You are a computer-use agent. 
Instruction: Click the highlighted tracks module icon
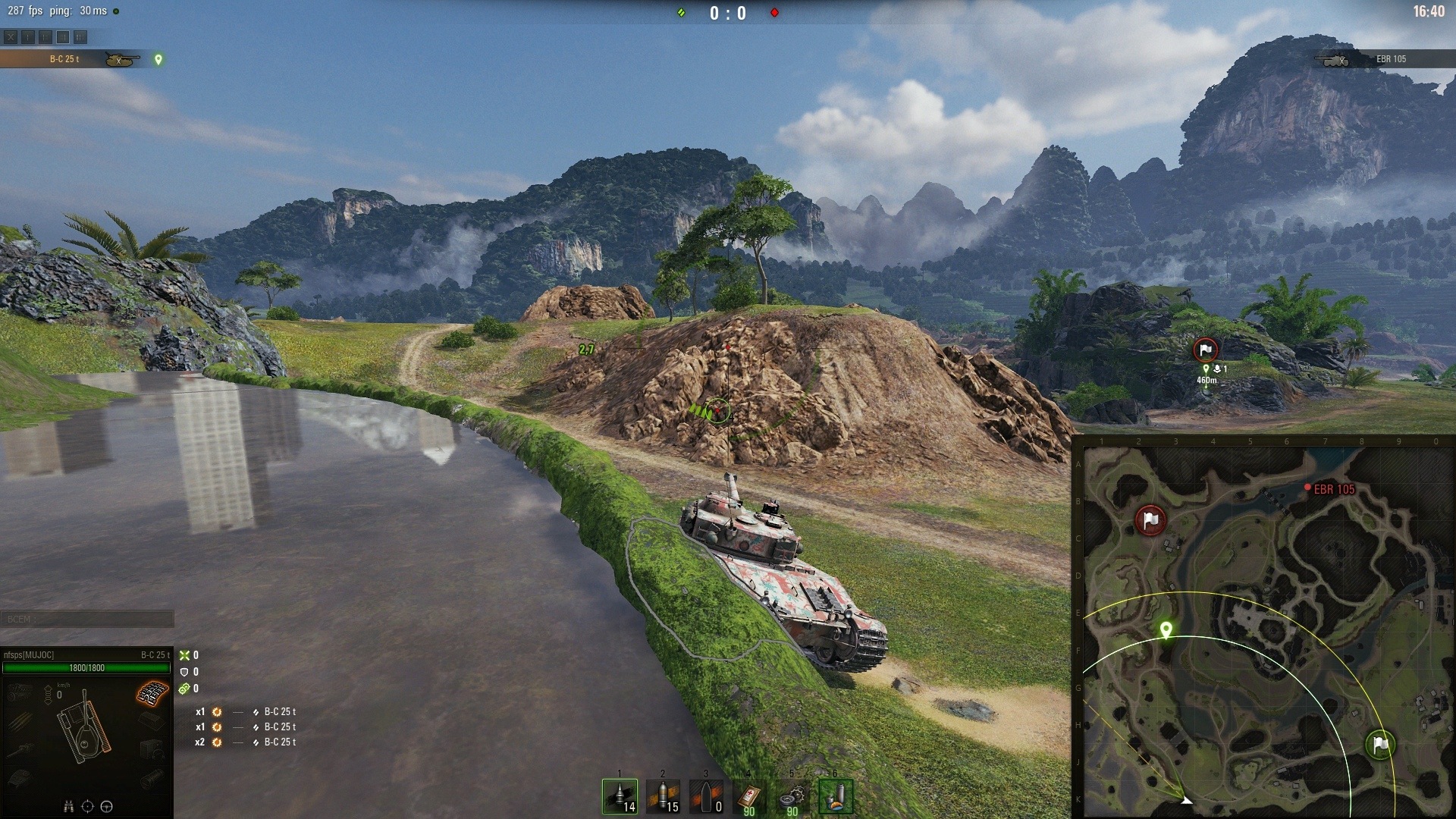coord(152,693)
